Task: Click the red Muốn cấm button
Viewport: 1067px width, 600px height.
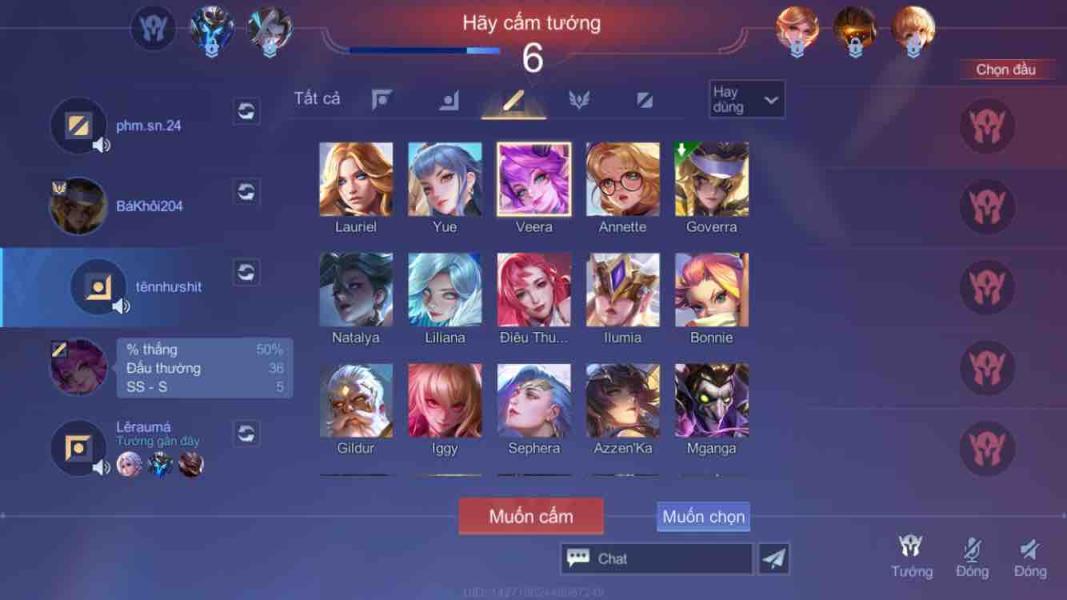Action: pyautogui.click(x=531, y=517)
